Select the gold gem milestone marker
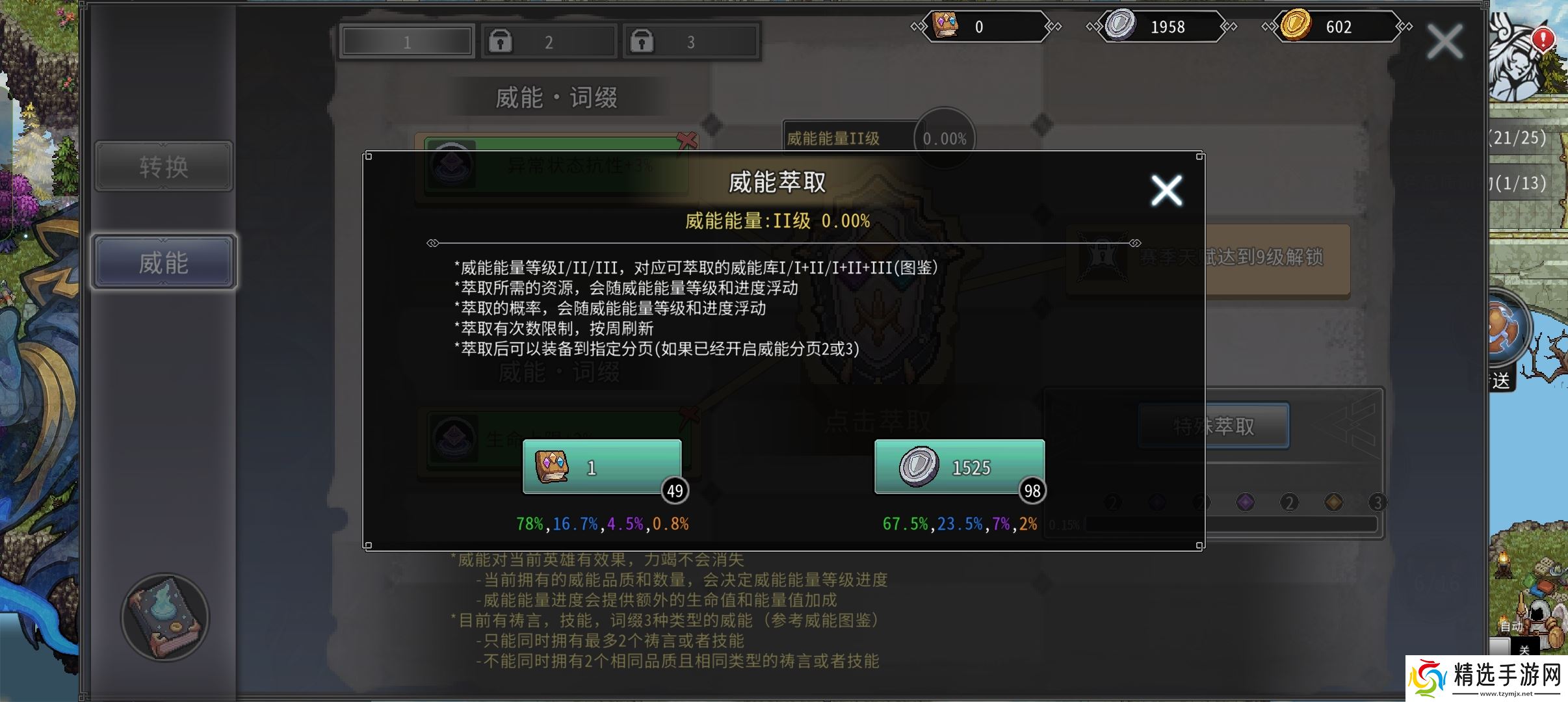 tap(1334, 501)
